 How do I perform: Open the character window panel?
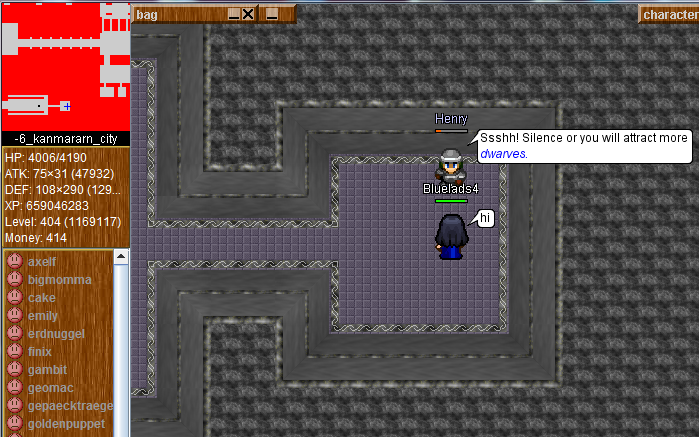coord(668,14)
